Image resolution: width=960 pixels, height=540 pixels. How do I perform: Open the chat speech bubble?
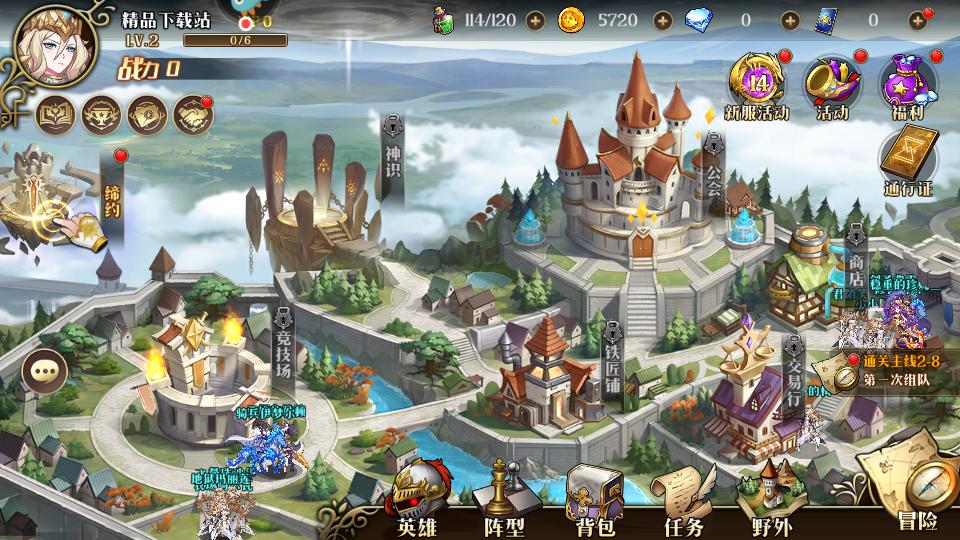pos(43,370)
